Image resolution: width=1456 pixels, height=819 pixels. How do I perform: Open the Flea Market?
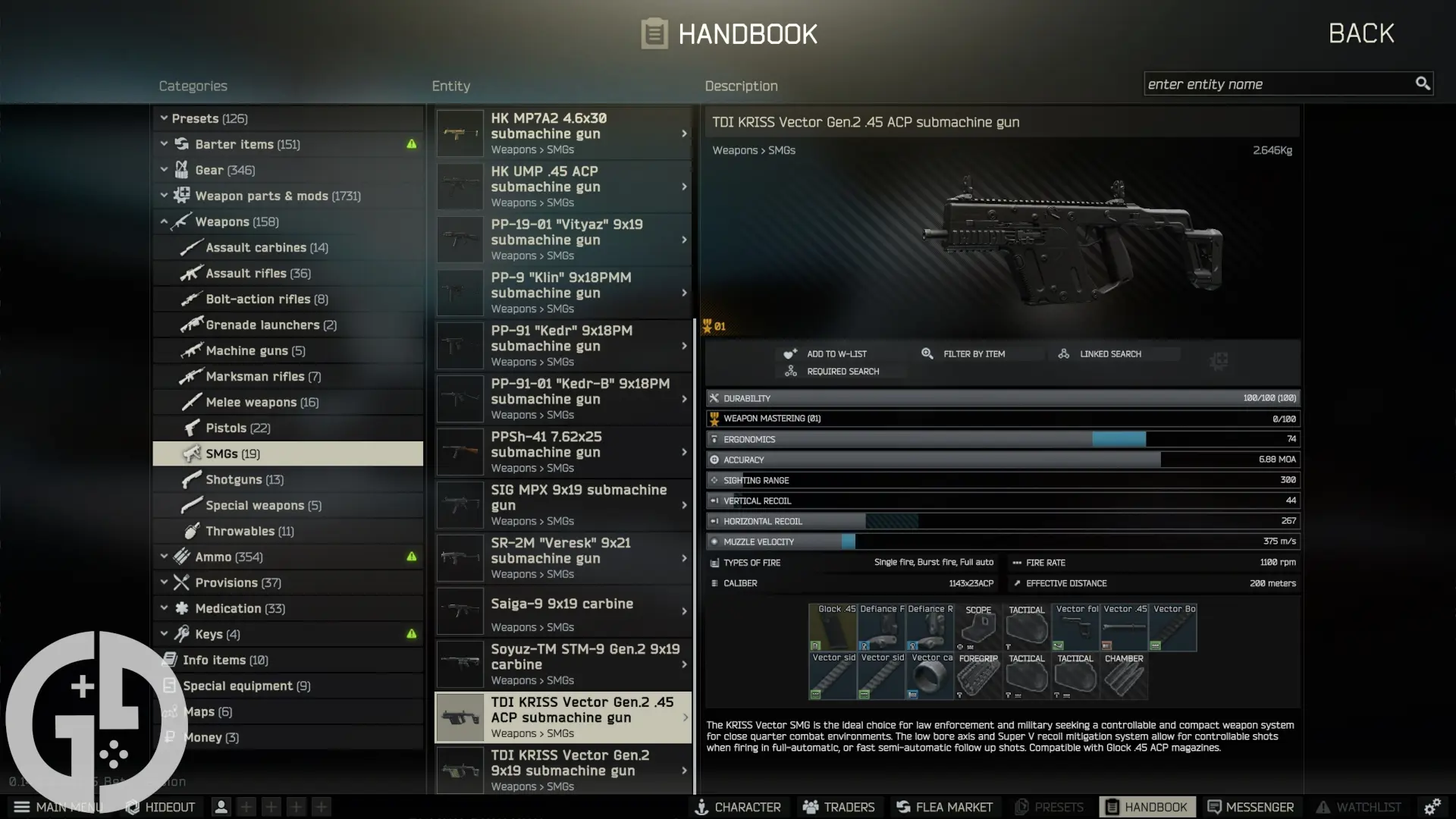[944, 807]
